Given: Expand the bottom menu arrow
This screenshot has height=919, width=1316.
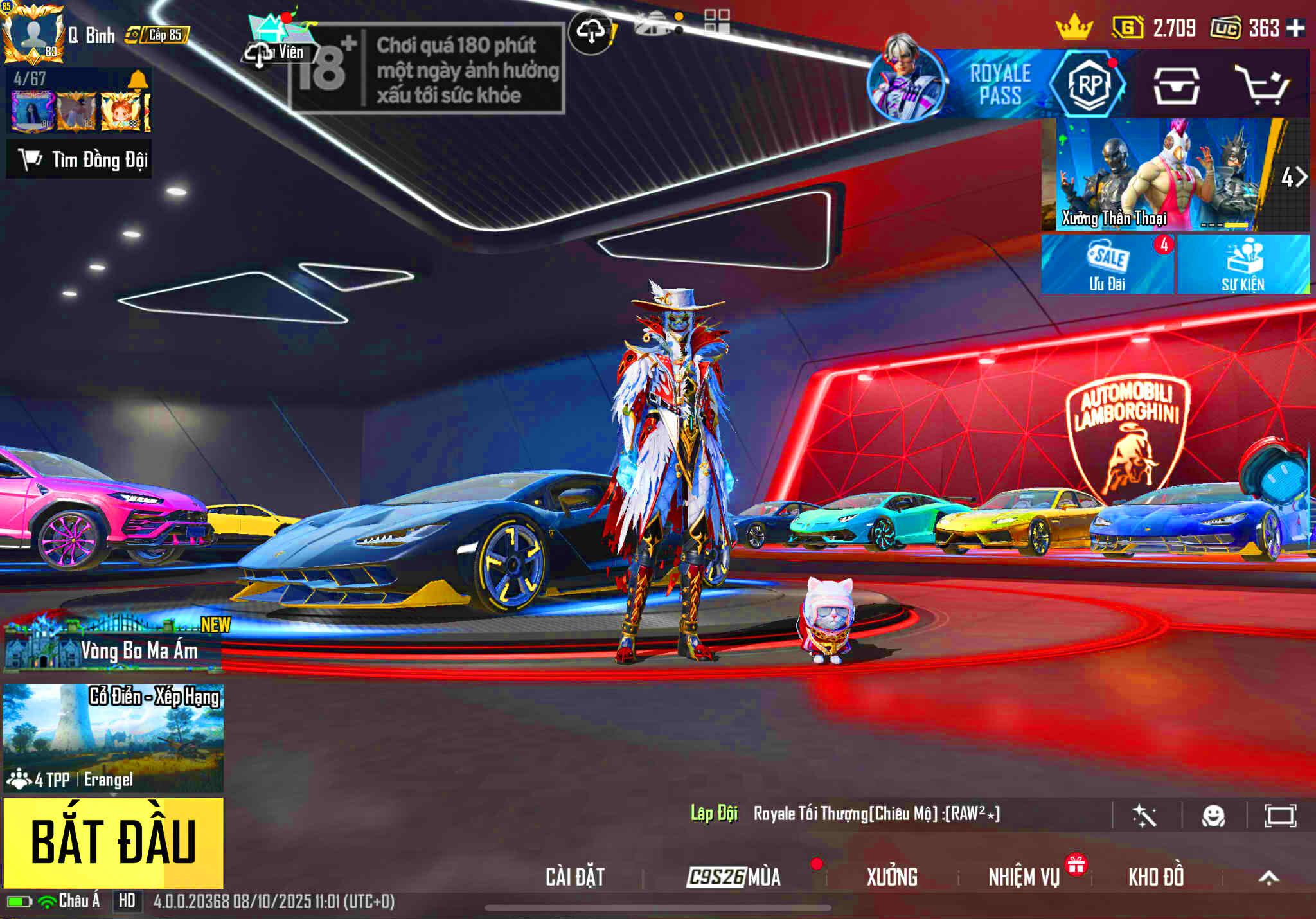Looking at the screenshot, I should tap(1268, 877).
